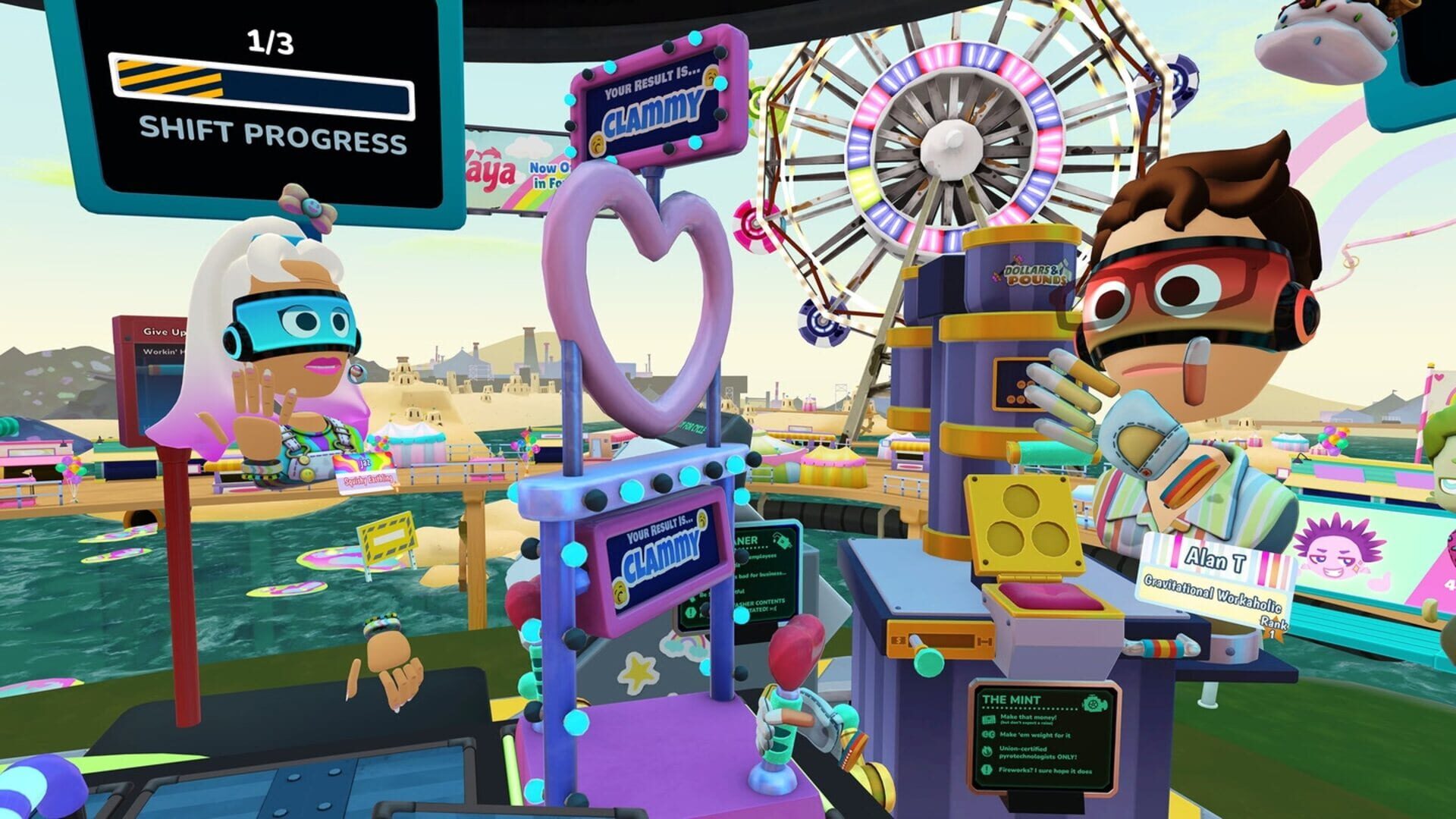This screenshot has width=1456, height=819.
Task: Click the green engine icon on THE MINT panel header
Action: tap(1095, 704)
